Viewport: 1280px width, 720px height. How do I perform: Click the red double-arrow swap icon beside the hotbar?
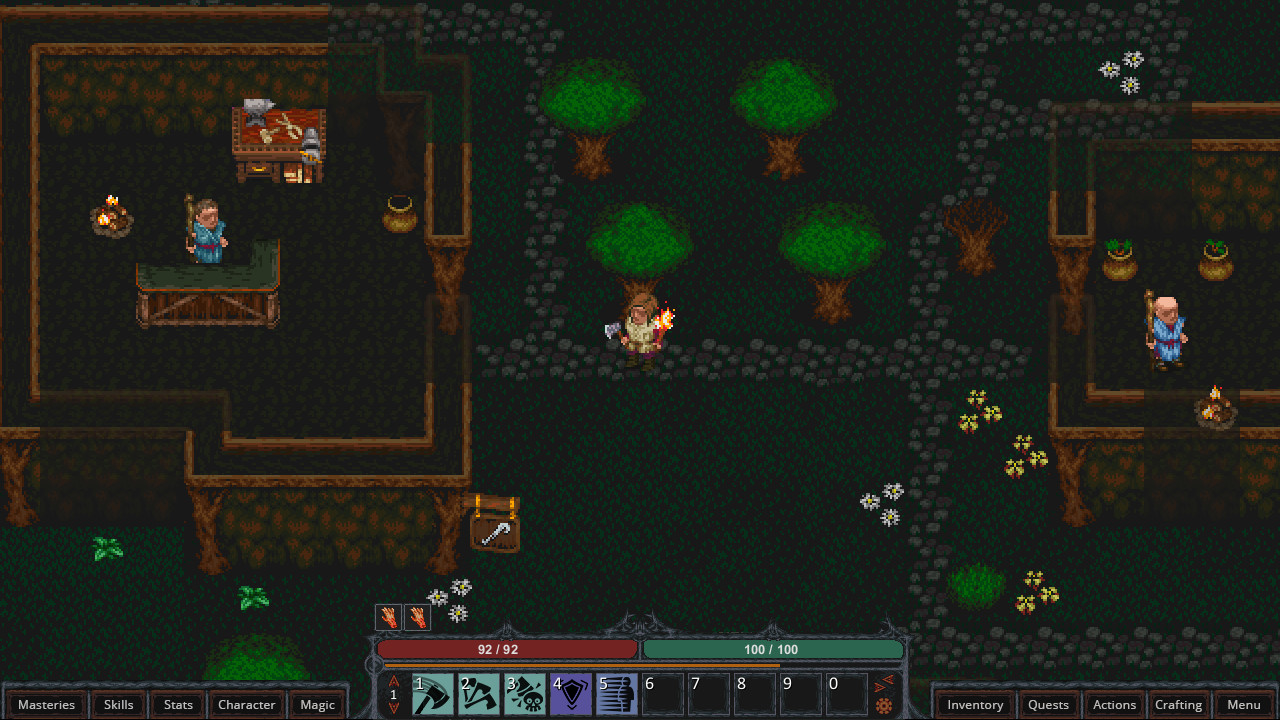(884, 684)
